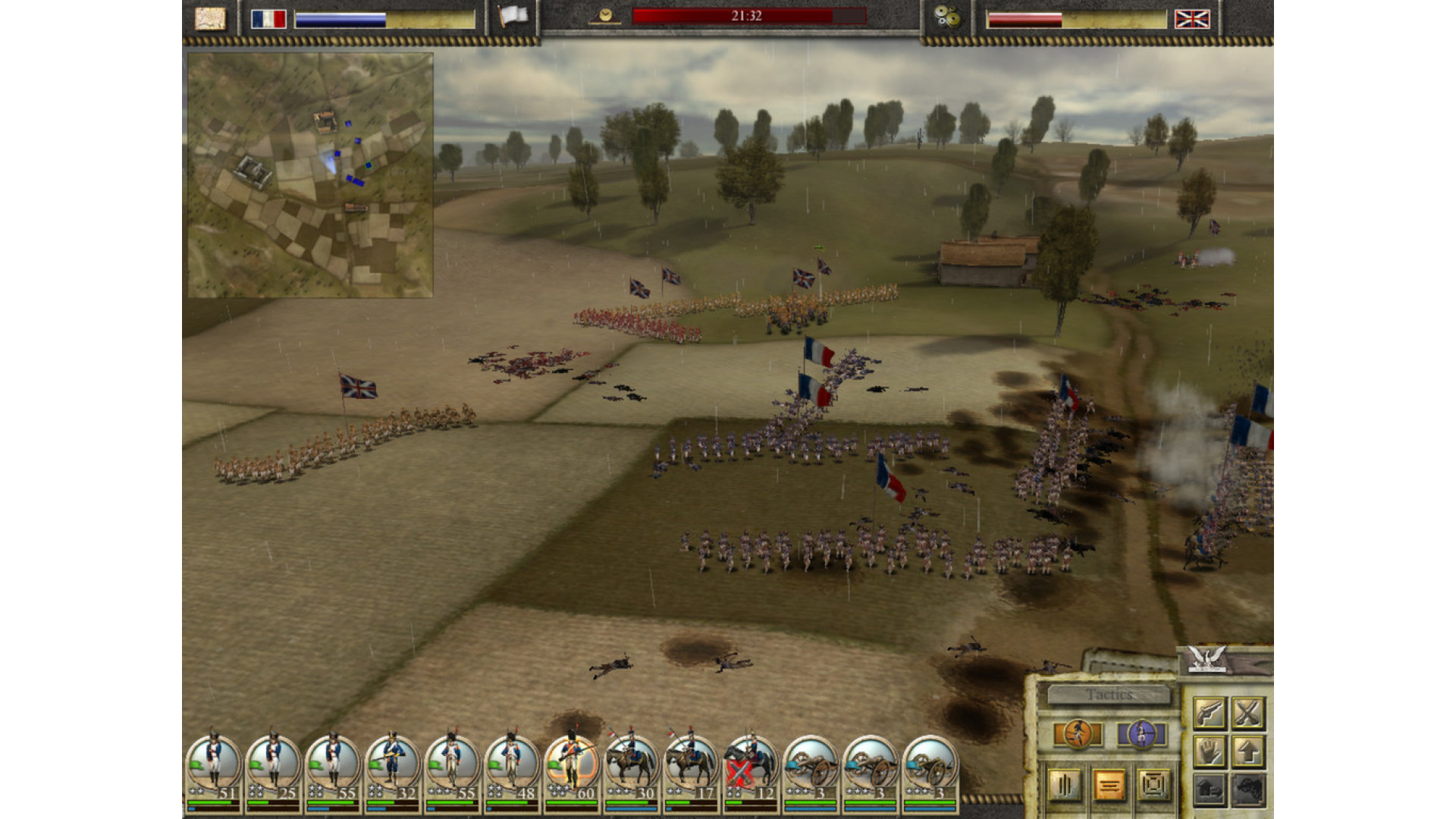Click the crossed swords melee command
The height and width of the screenshot is (819, 1456).
[x=1247, y=713]
